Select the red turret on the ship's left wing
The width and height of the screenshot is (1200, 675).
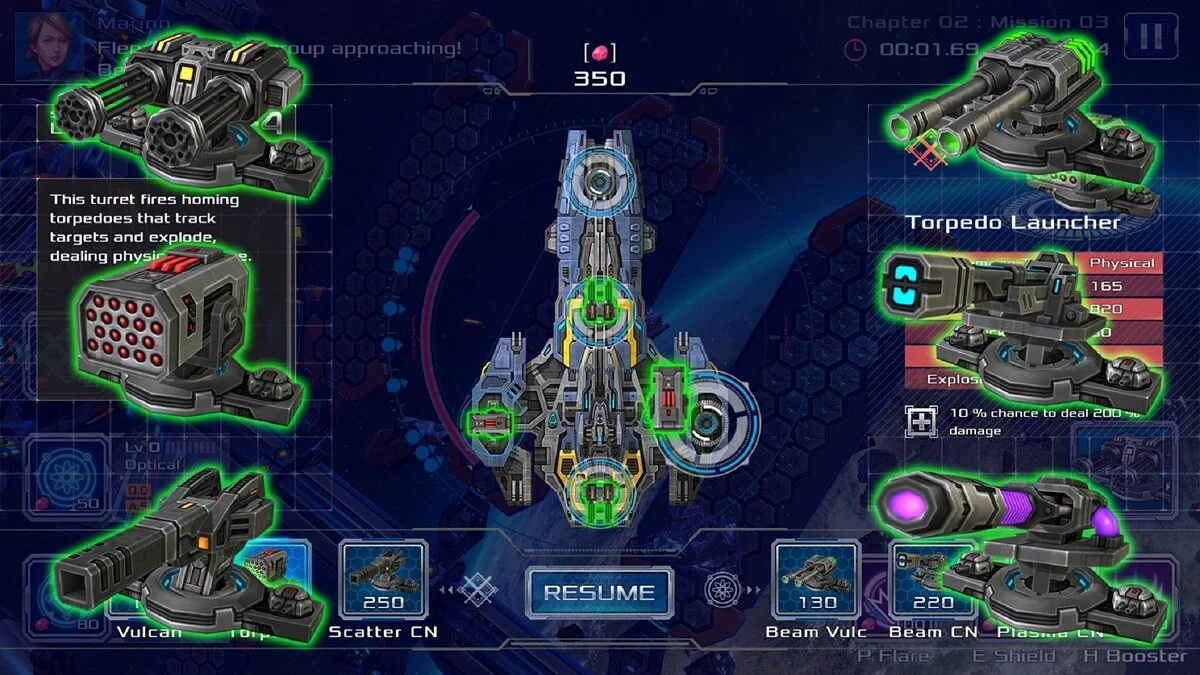coord(490,424)
